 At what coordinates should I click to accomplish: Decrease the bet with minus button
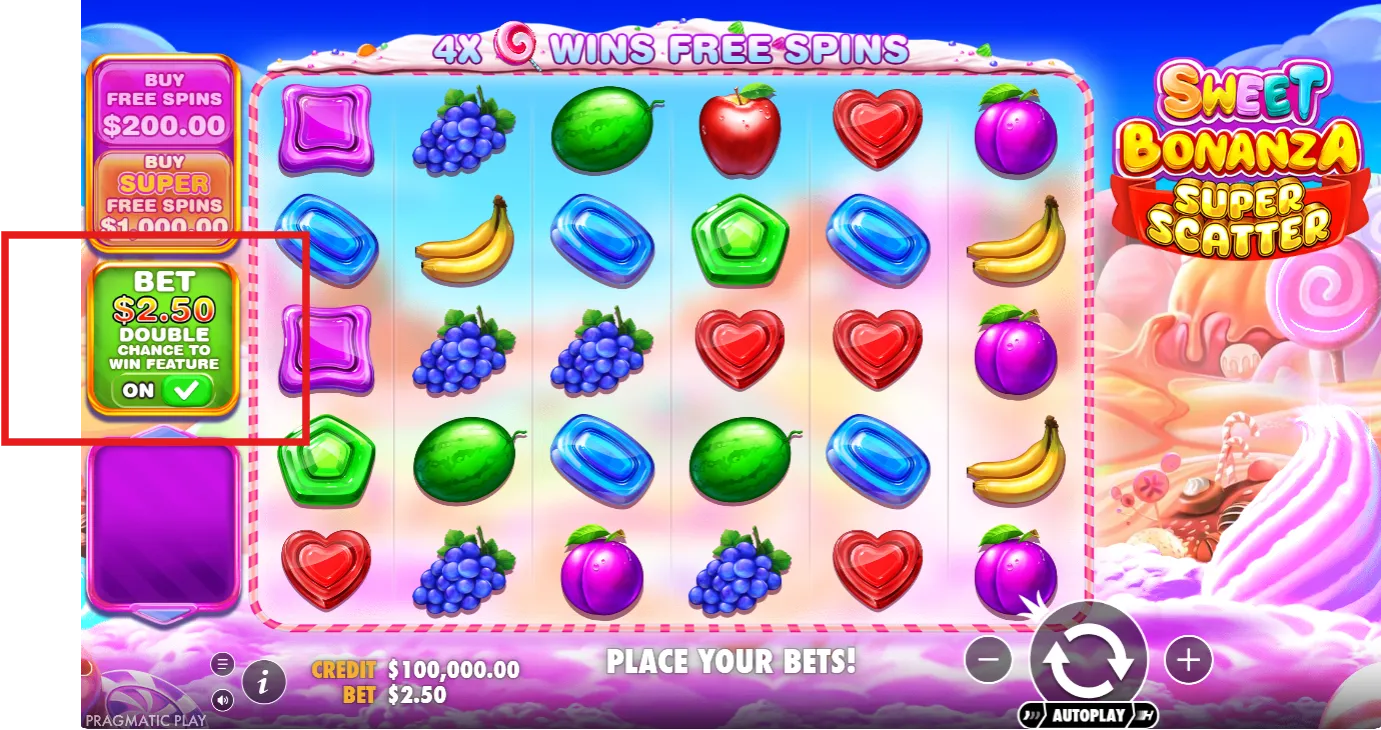tap(989, 660)
